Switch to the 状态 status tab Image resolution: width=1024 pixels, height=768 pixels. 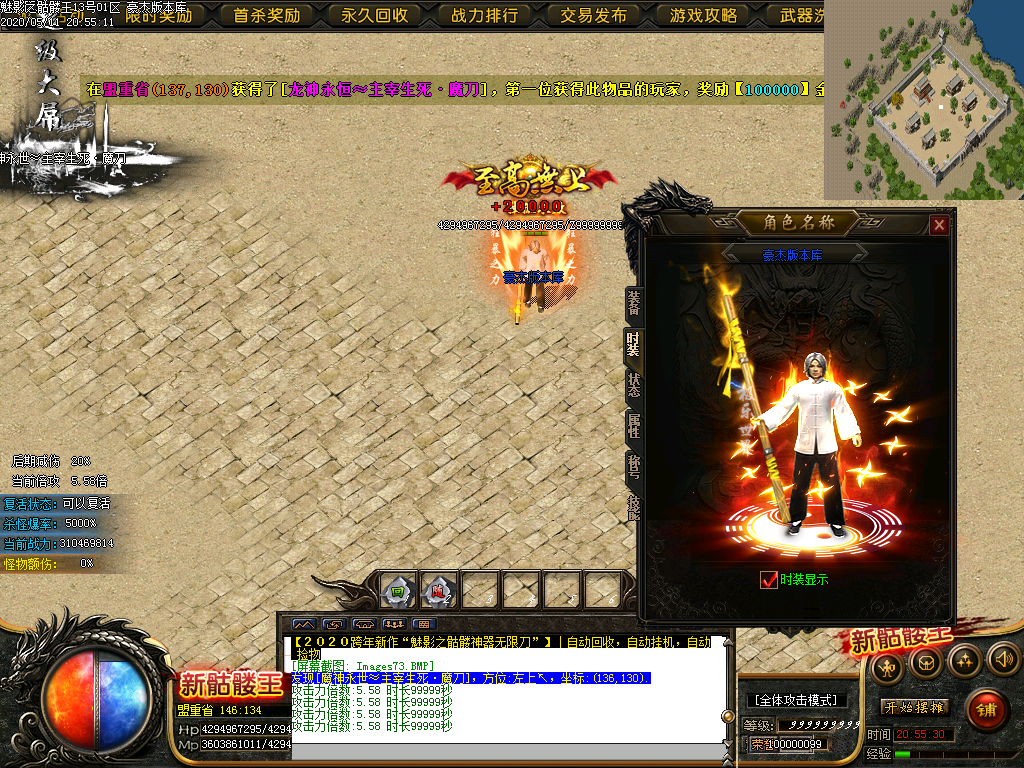pos(633,385)
